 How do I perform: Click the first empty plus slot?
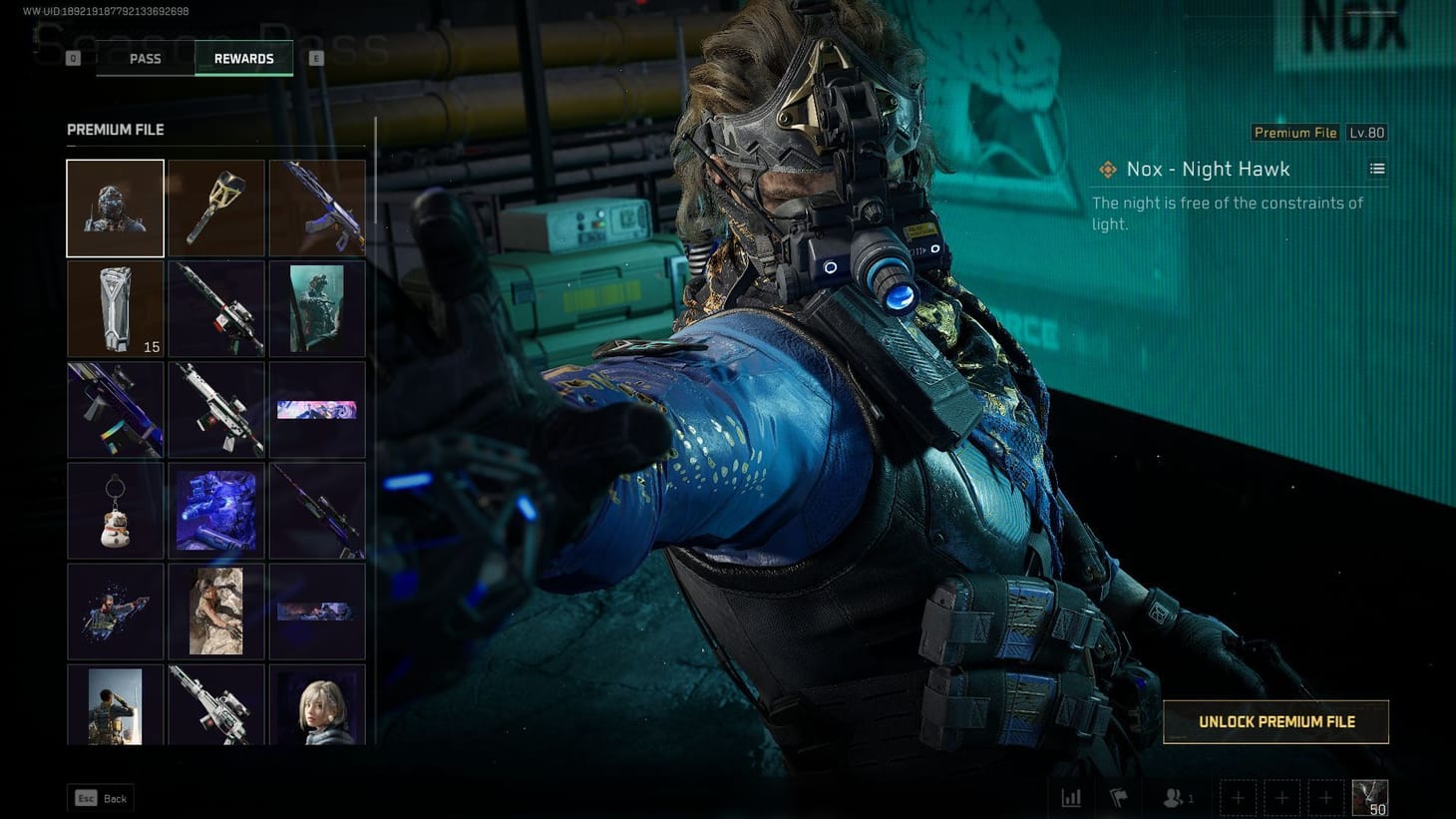pos(1237,797)
